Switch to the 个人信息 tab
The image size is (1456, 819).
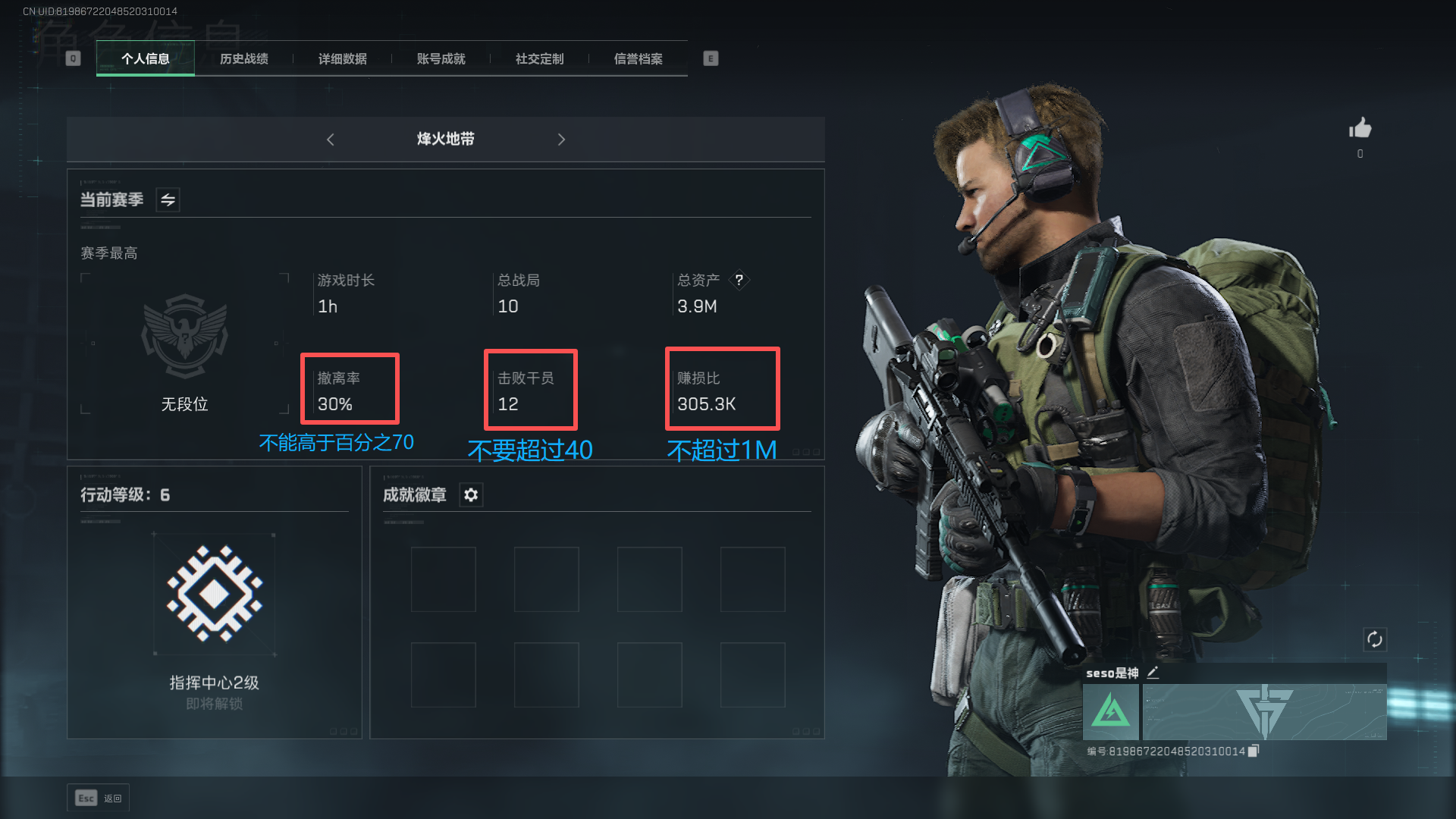pos(146,59)
